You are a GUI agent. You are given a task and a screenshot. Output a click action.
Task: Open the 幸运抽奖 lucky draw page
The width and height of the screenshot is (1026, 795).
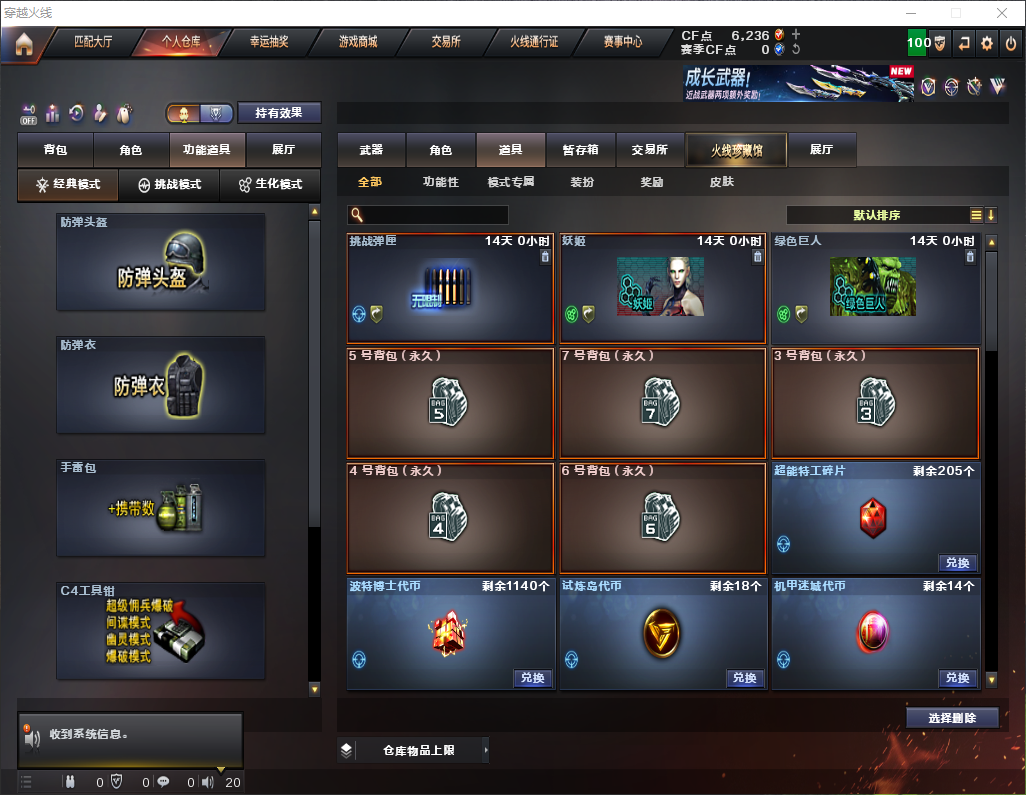pos(271,43)
